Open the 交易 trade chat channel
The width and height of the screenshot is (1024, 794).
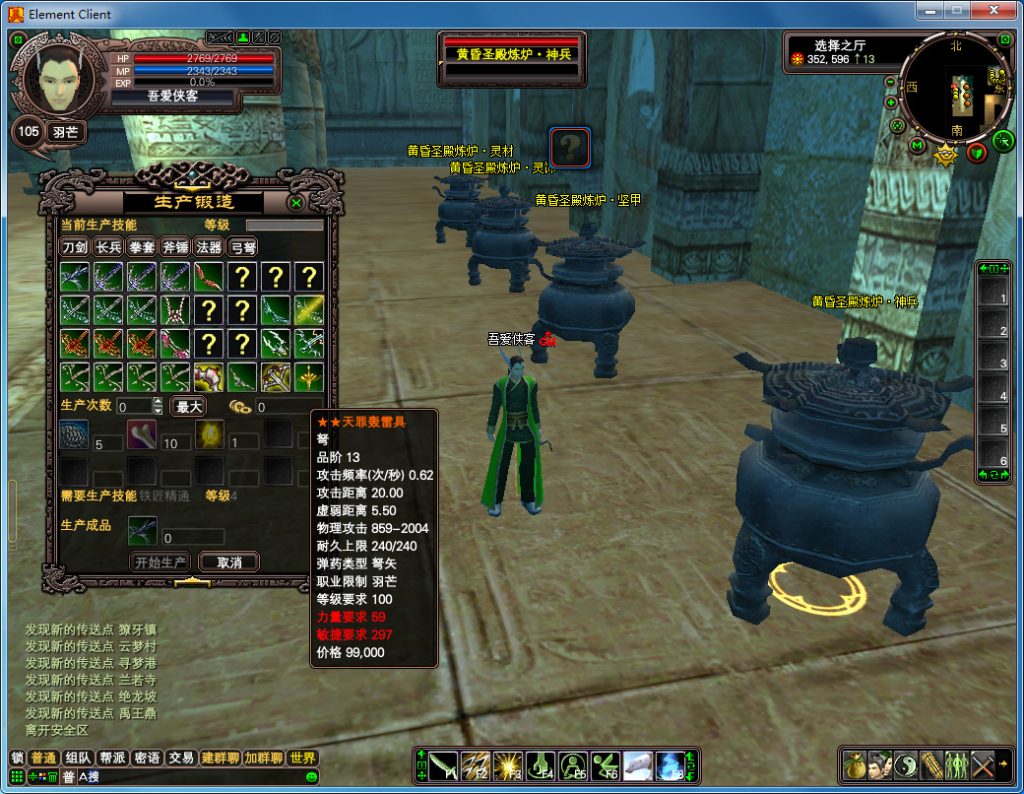tap(181, 758)
